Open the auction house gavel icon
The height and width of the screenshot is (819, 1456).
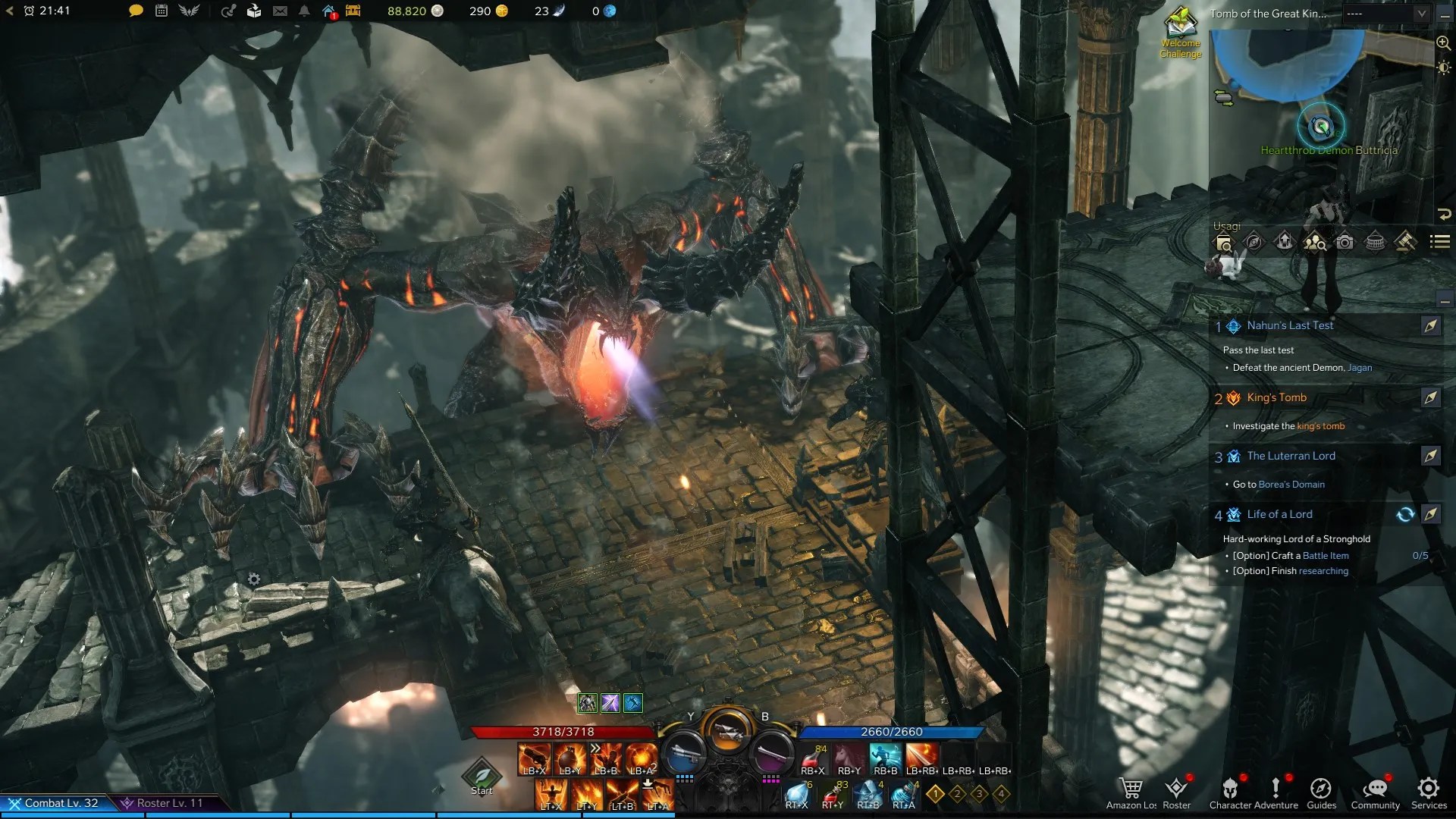coord(1404,243)
